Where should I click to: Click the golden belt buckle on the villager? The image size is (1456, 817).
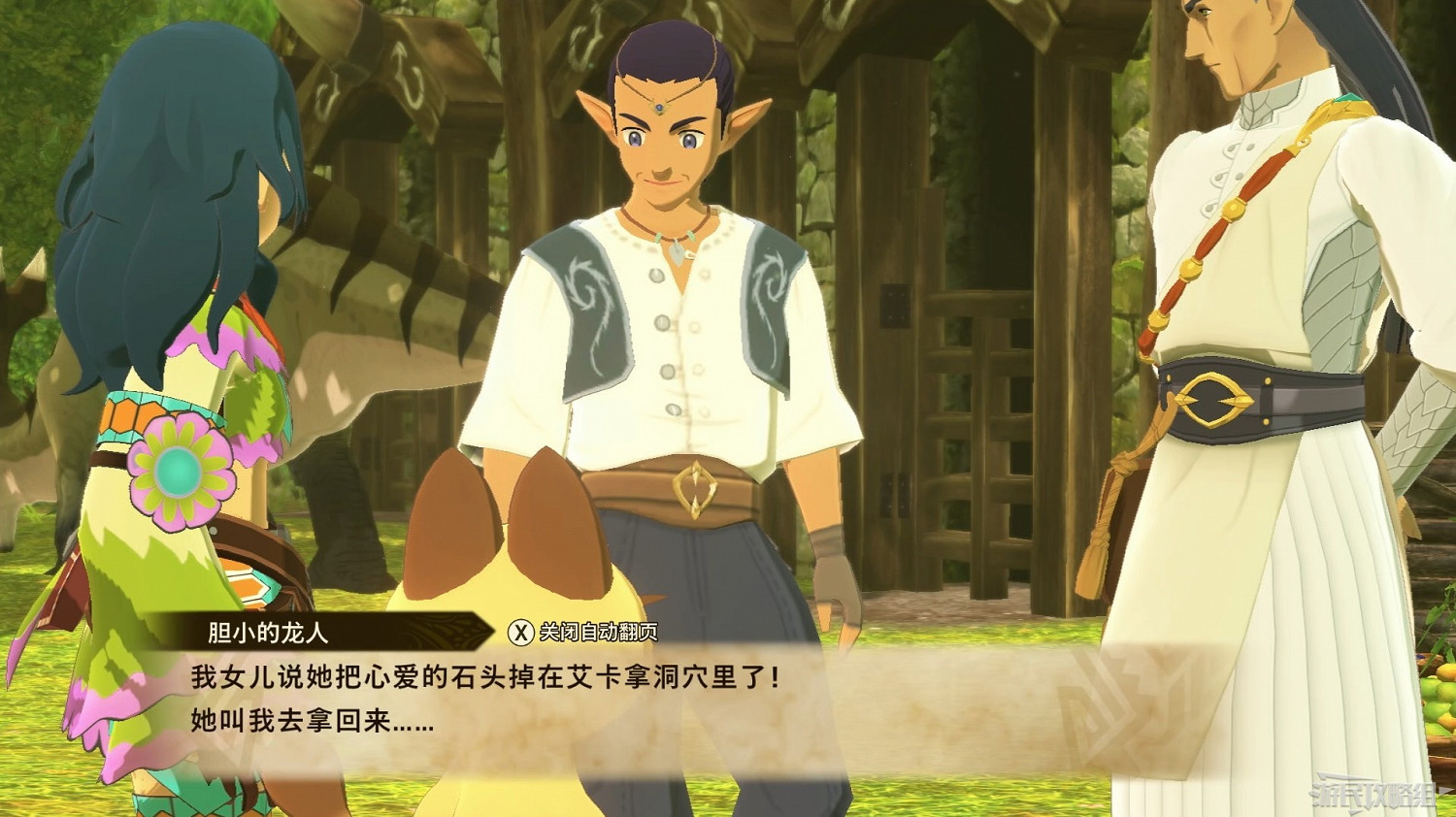pyautogui.click(x=697, y=487)
